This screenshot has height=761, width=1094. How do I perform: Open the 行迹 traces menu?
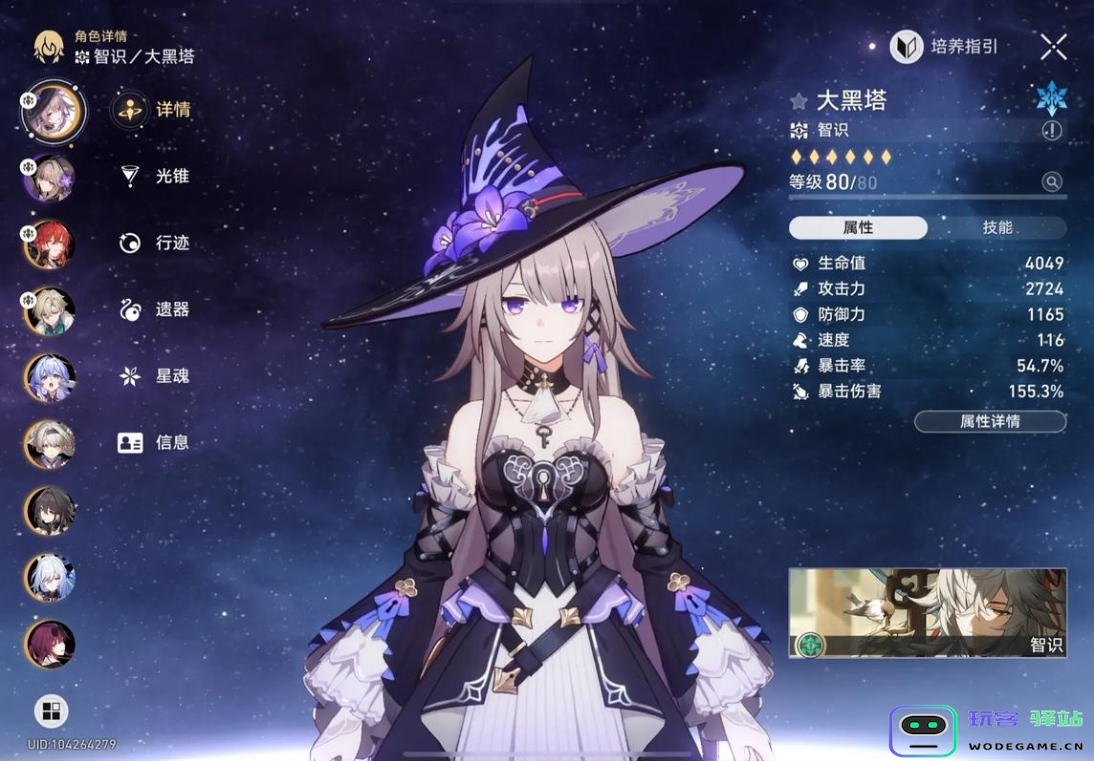point(155,243)
